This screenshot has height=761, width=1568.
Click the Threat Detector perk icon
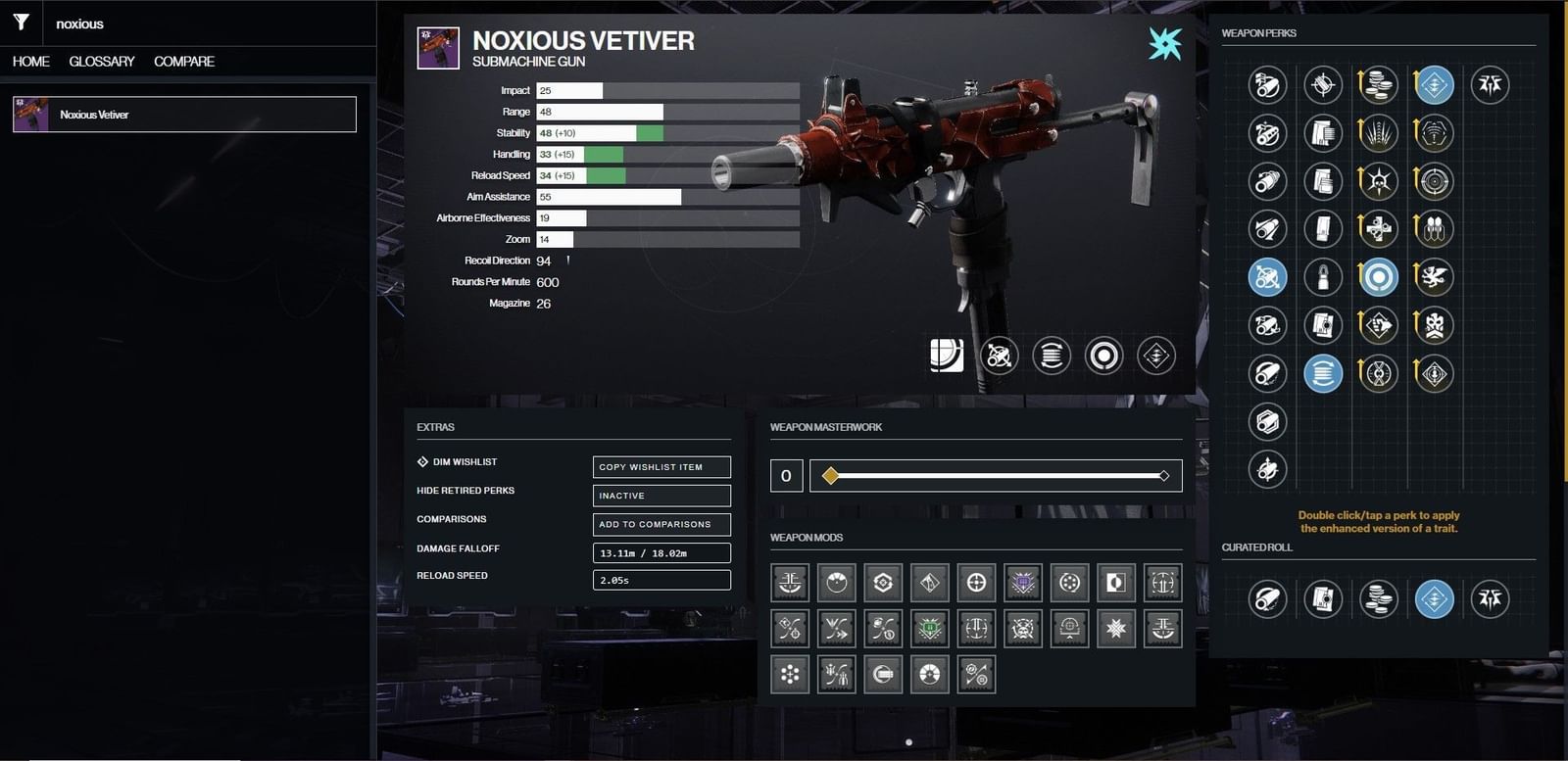(x=1433, y=133)
